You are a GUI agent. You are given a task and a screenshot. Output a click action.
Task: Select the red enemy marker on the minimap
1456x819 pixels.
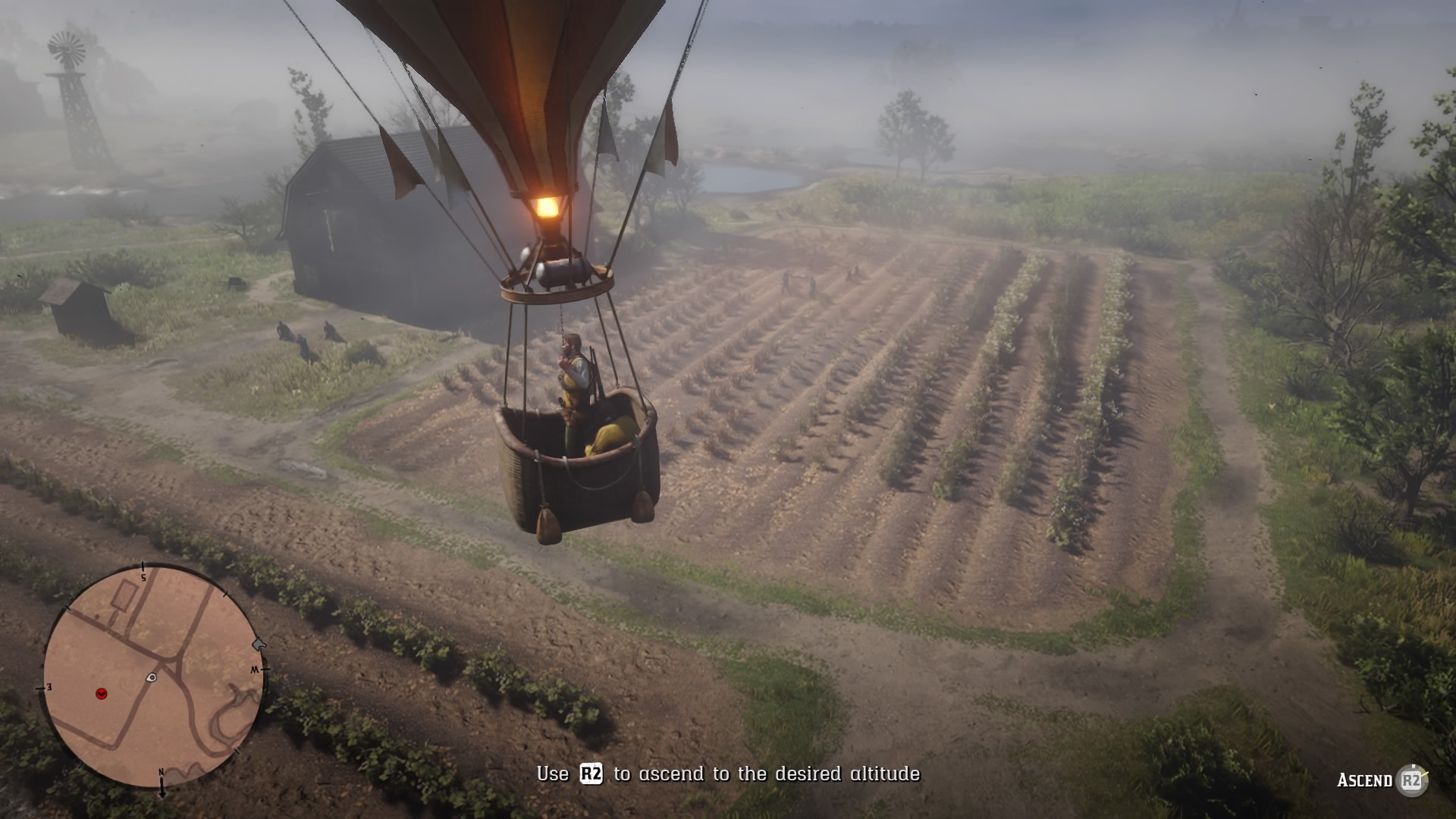(102, 693)
